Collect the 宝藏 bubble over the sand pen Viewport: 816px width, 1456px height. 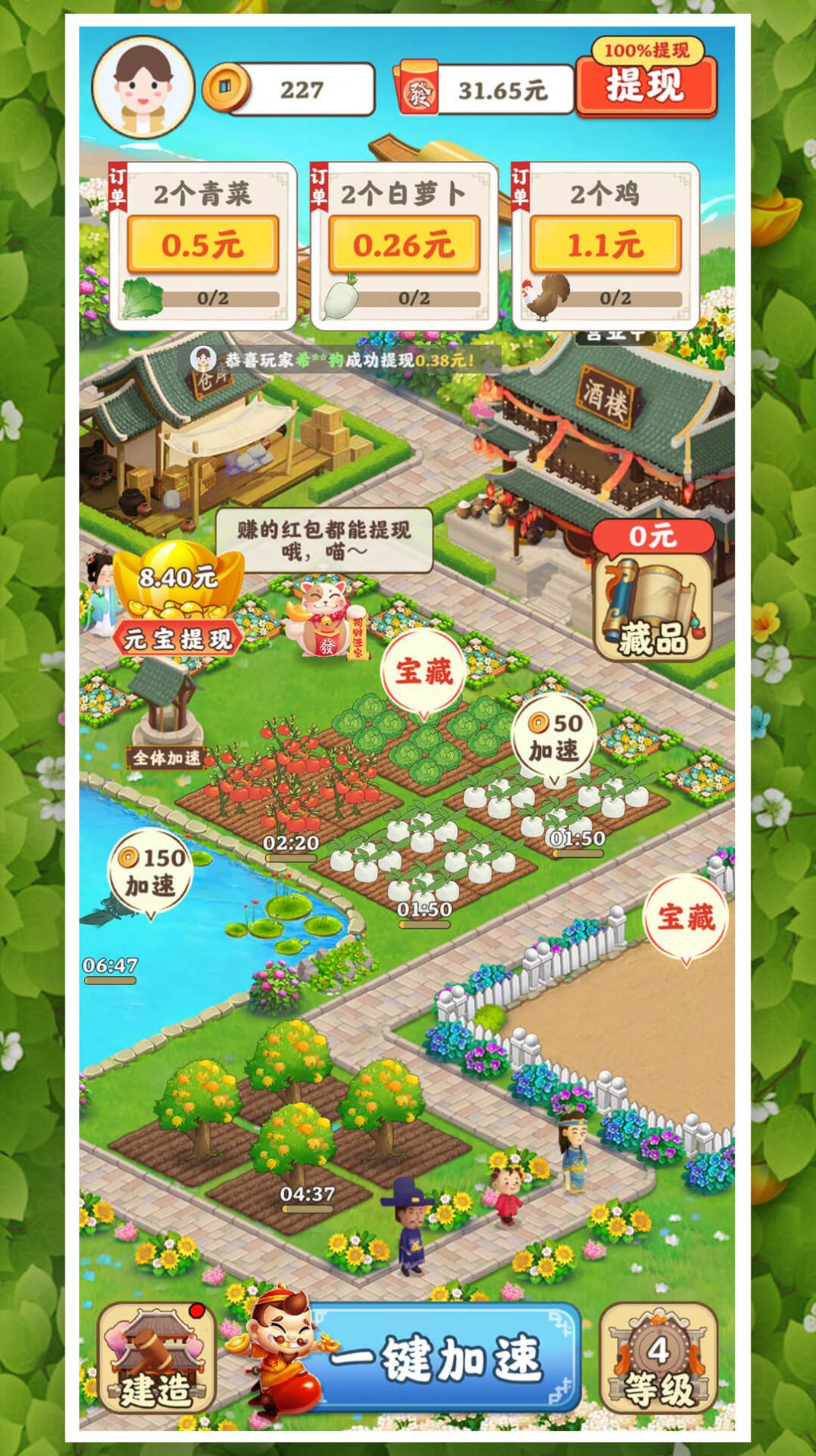point(686,917)
